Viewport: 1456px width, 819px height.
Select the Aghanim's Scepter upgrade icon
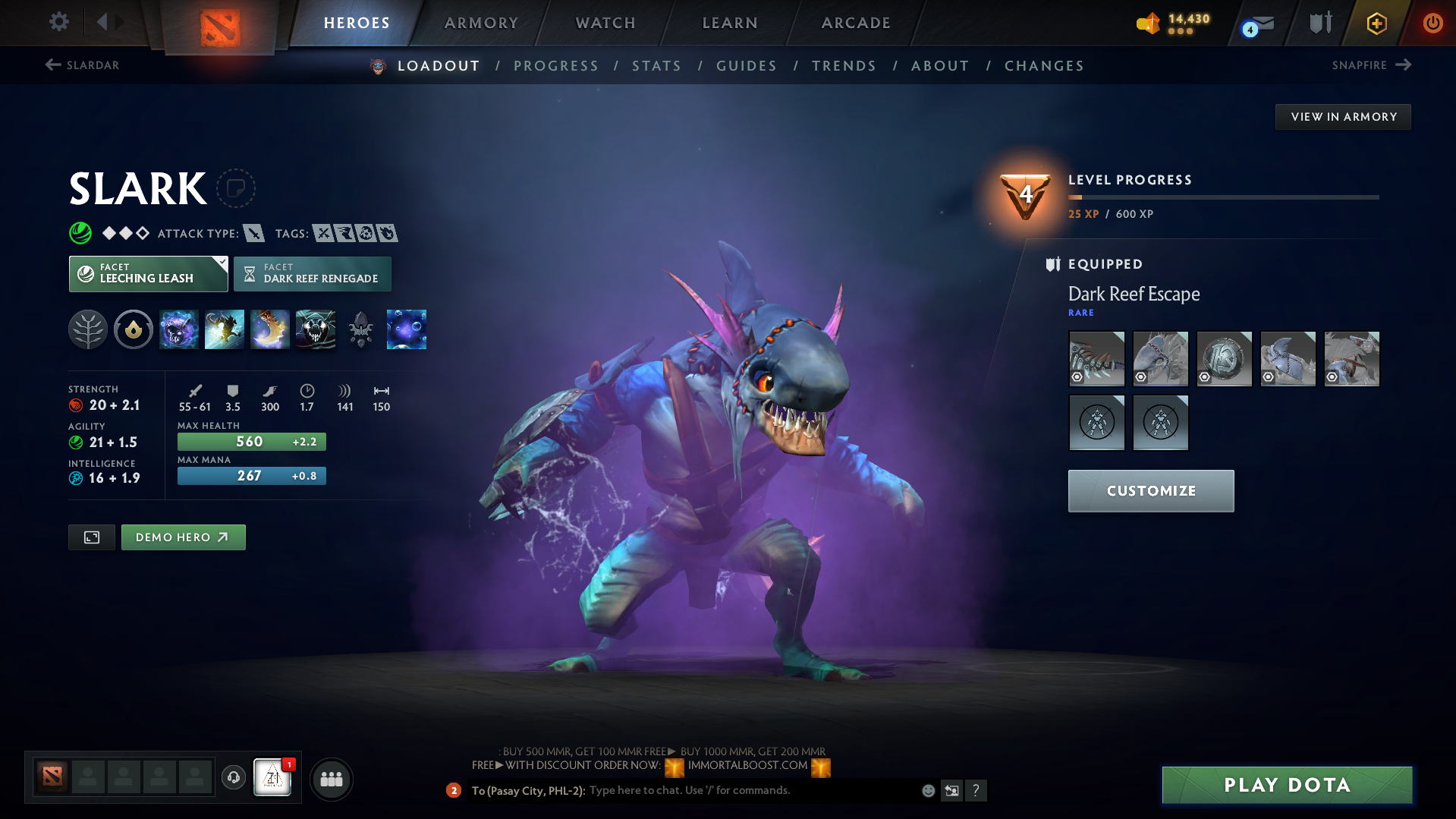pos(361,329)
